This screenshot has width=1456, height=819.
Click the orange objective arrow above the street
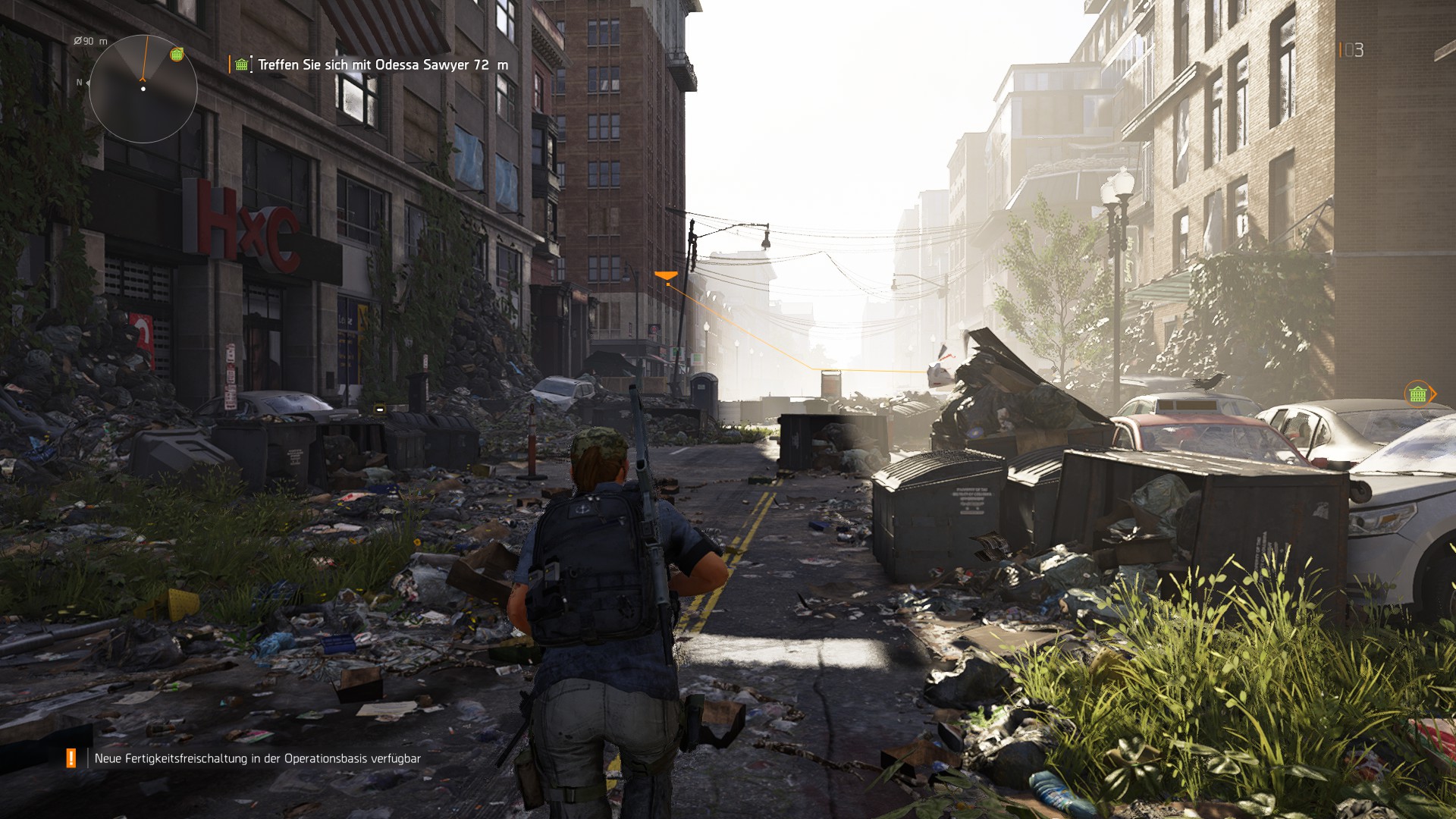[x=667, y=273]
